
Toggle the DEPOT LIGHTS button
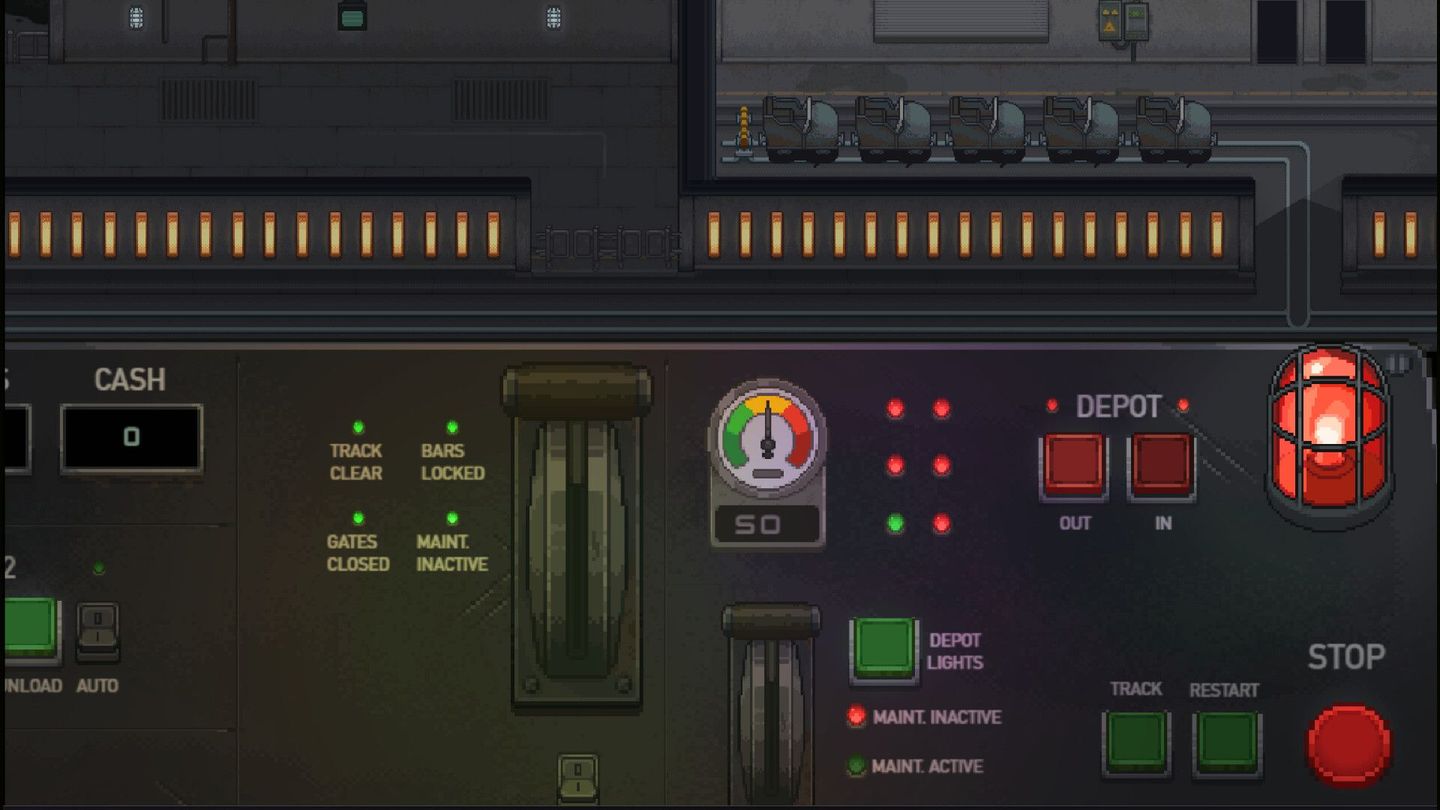(884, 645)
